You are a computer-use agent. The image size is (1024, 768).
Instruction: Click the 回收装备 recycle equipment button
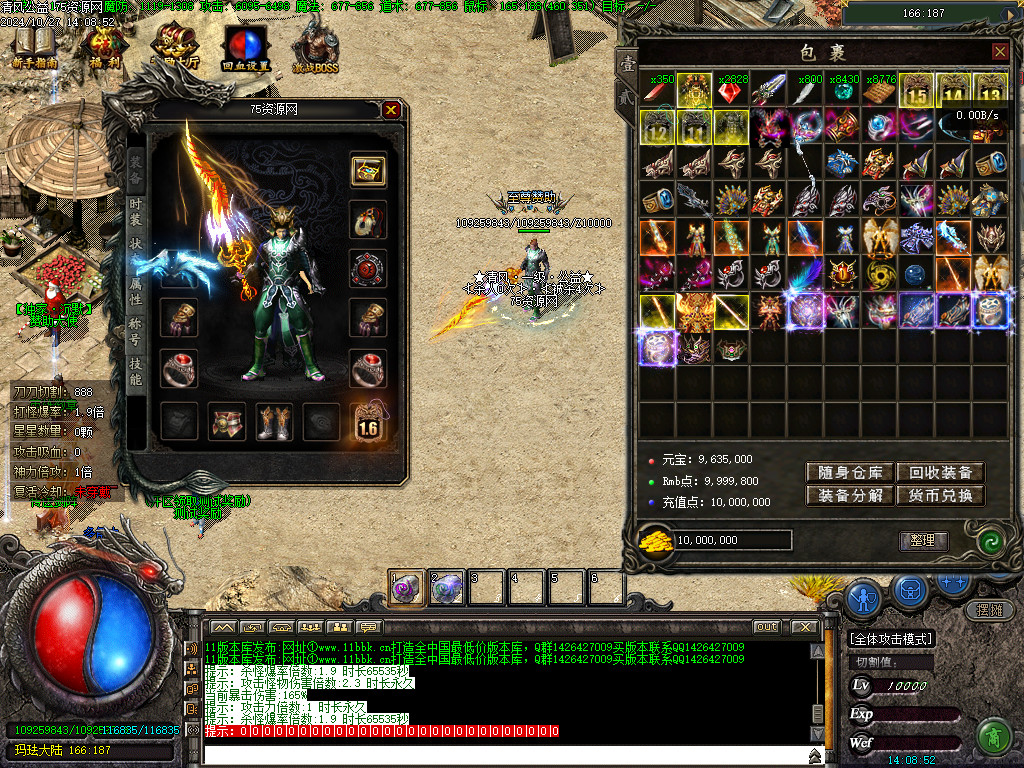[940, 472]
